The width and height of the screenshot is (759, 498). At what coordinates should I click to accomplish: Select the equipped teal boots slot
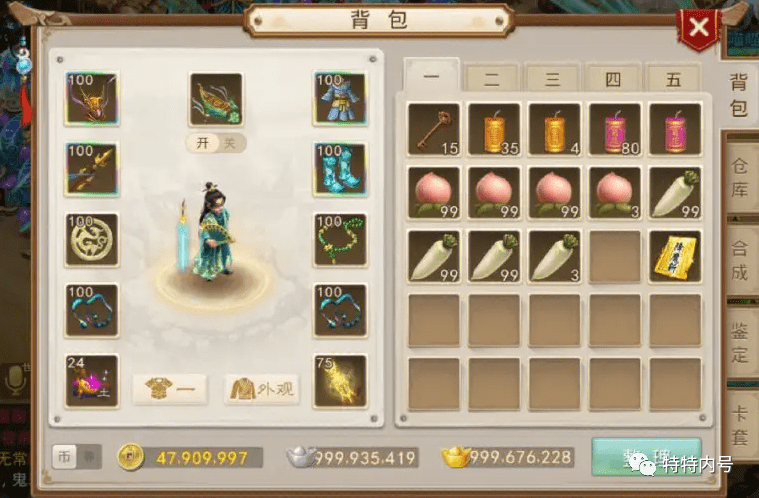[340, 168]
